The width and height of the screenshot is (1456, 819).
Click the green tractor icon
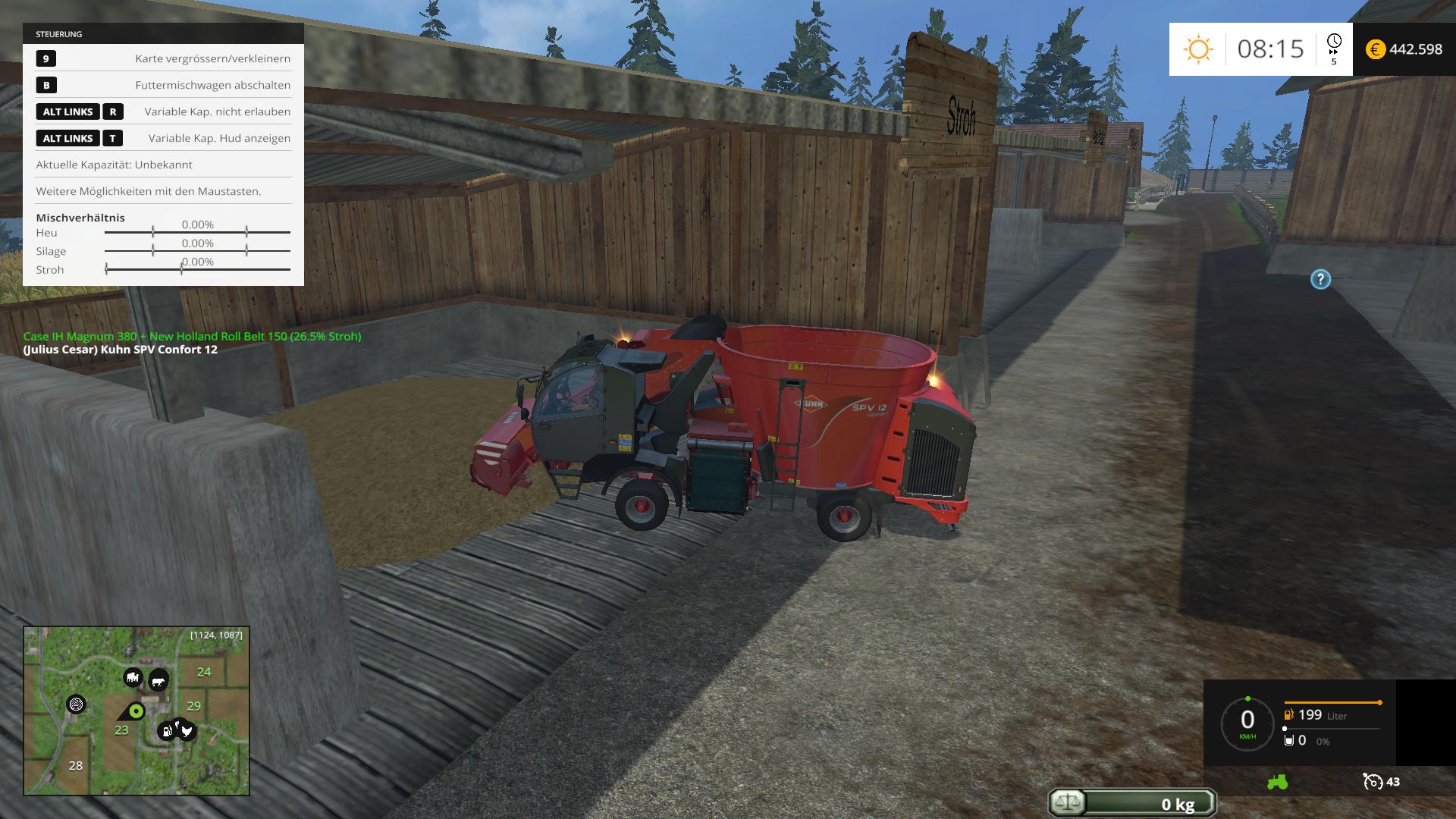click(x=1277, y=782)
